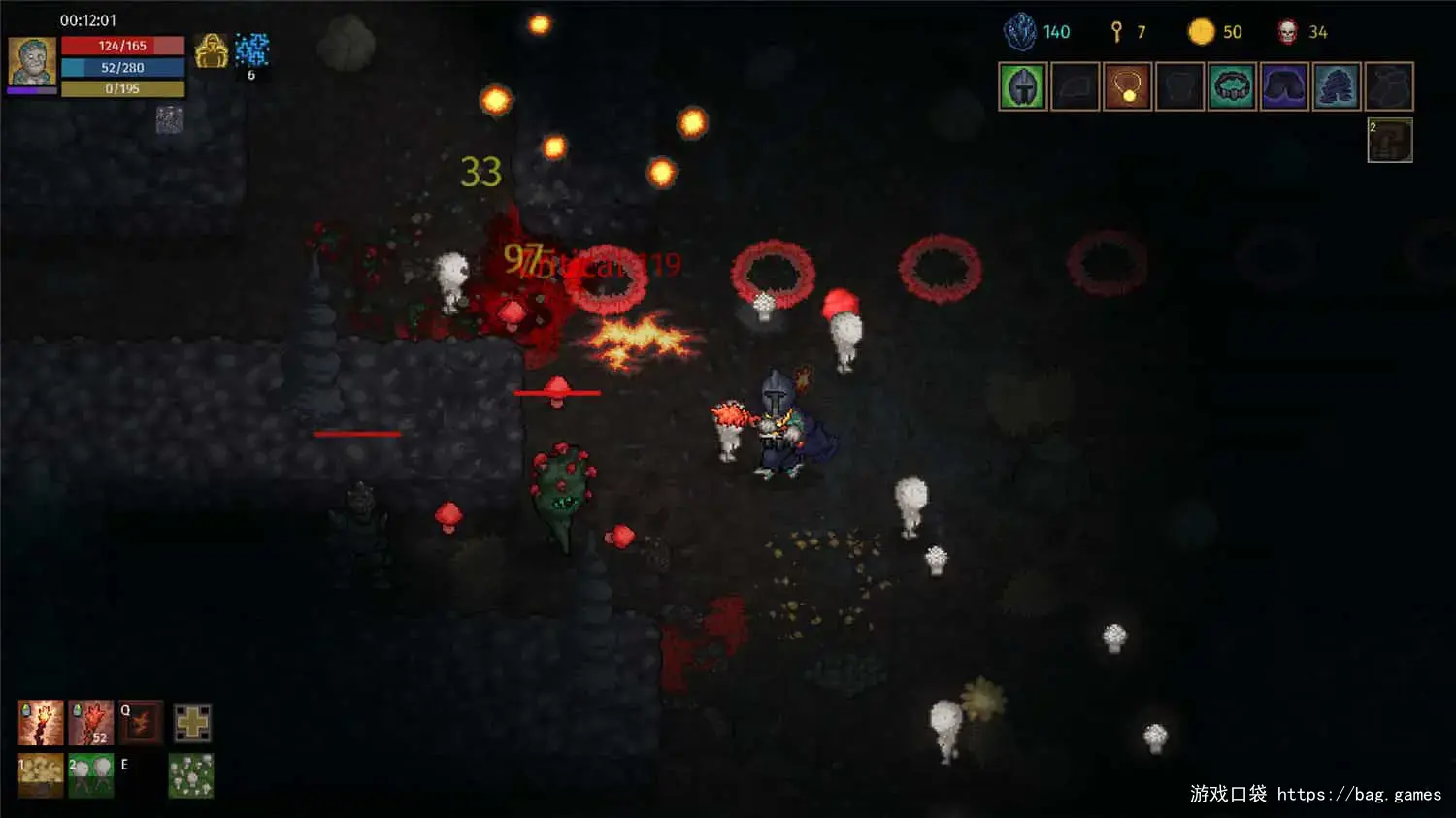
Task: Cast the twin mushroom summon skill
Action: coord(91,775)
